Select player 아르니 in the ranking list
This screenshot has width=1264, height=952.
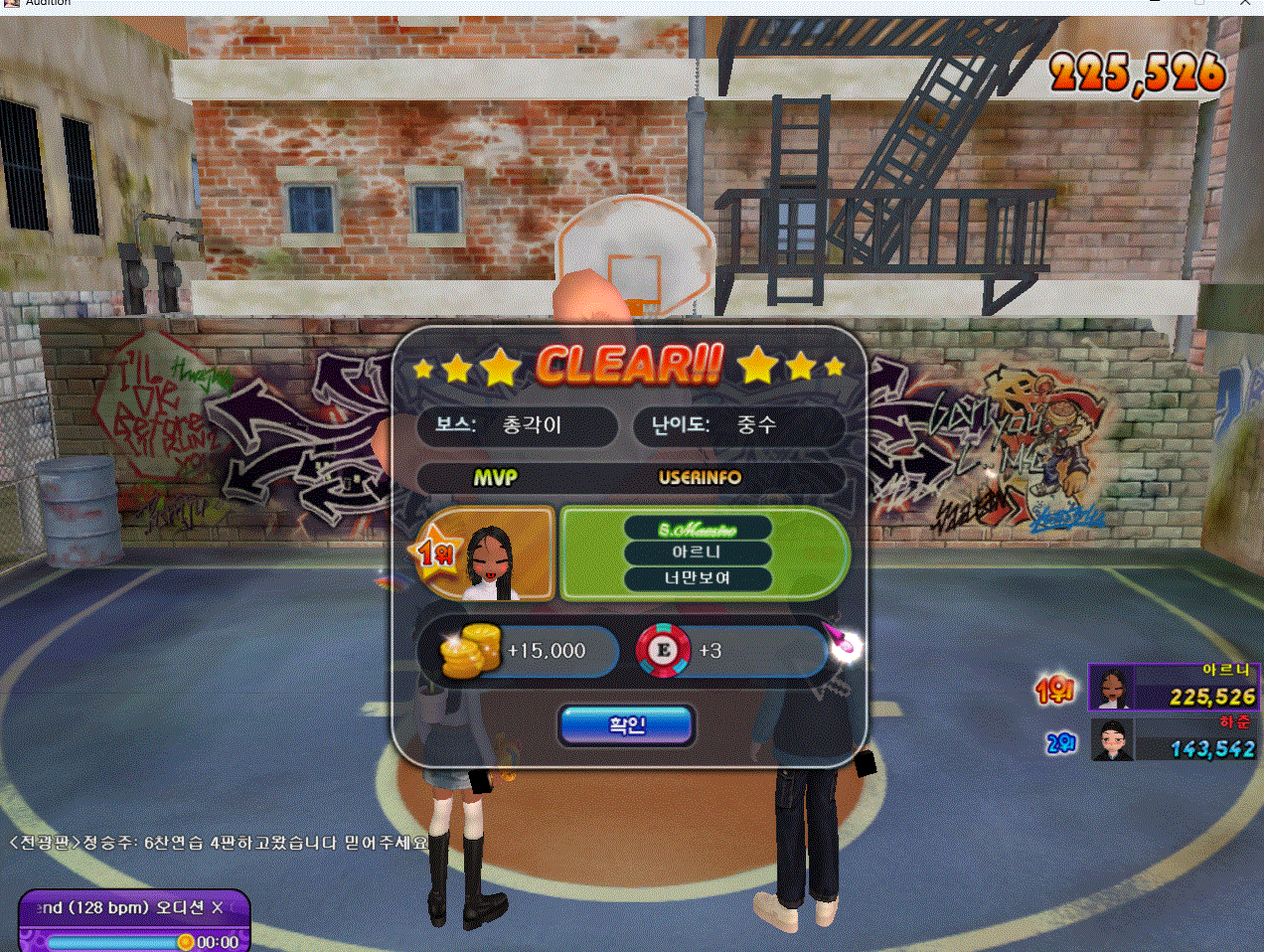1173,688
